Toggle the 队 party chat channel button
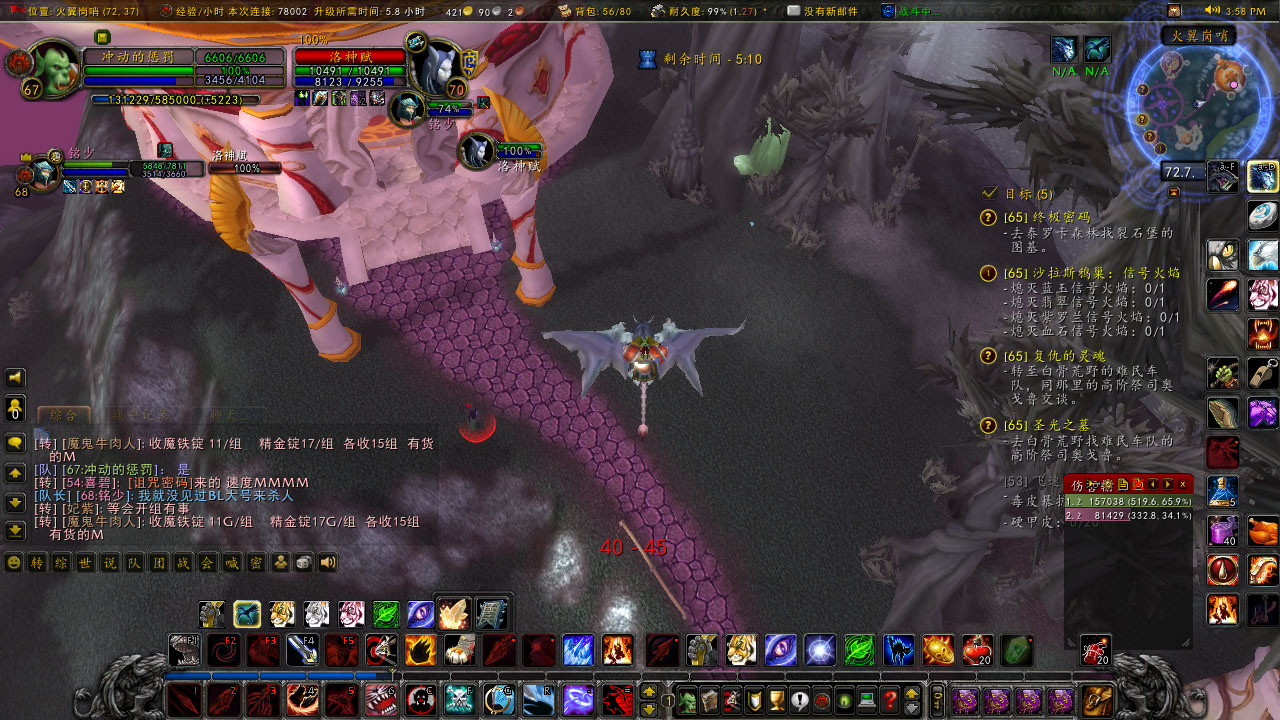The image size is (1280, 720). [133, 562]
